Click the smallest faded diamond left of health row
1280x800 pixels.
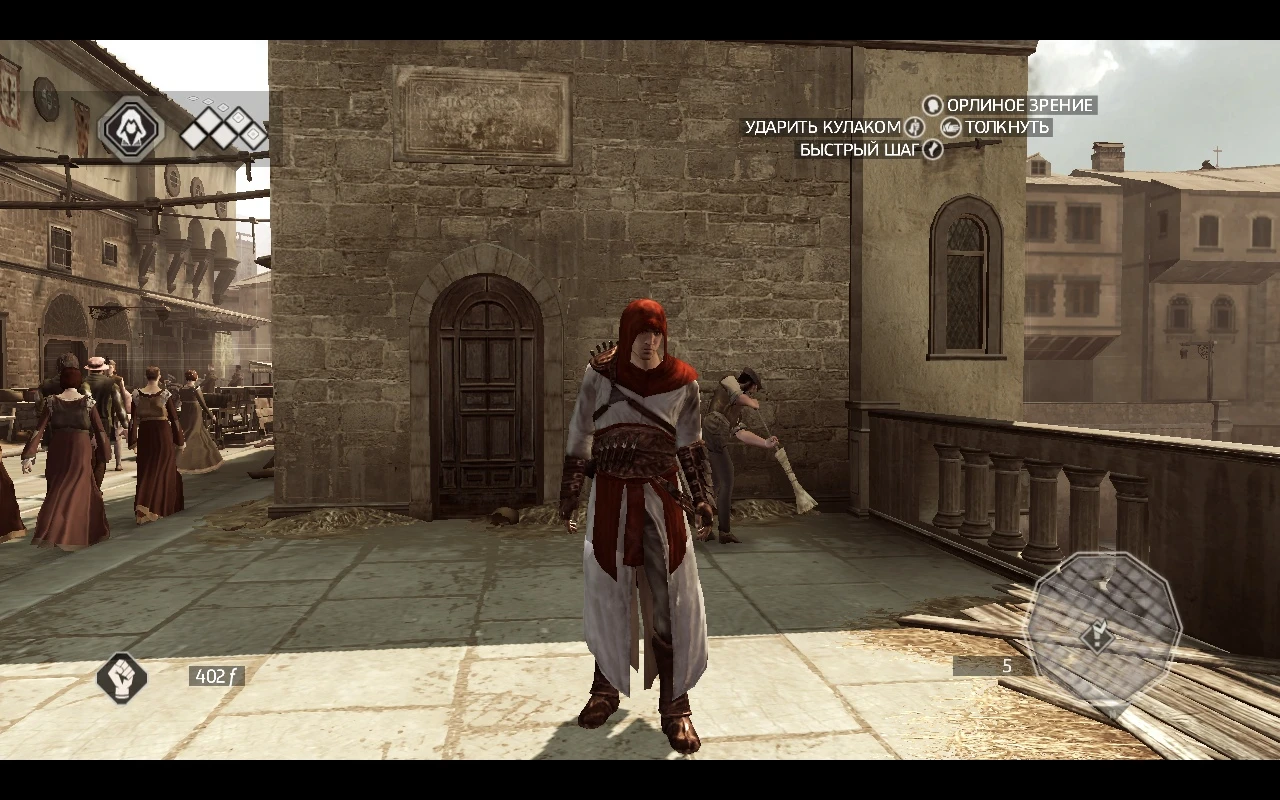(x=192, y=98)
